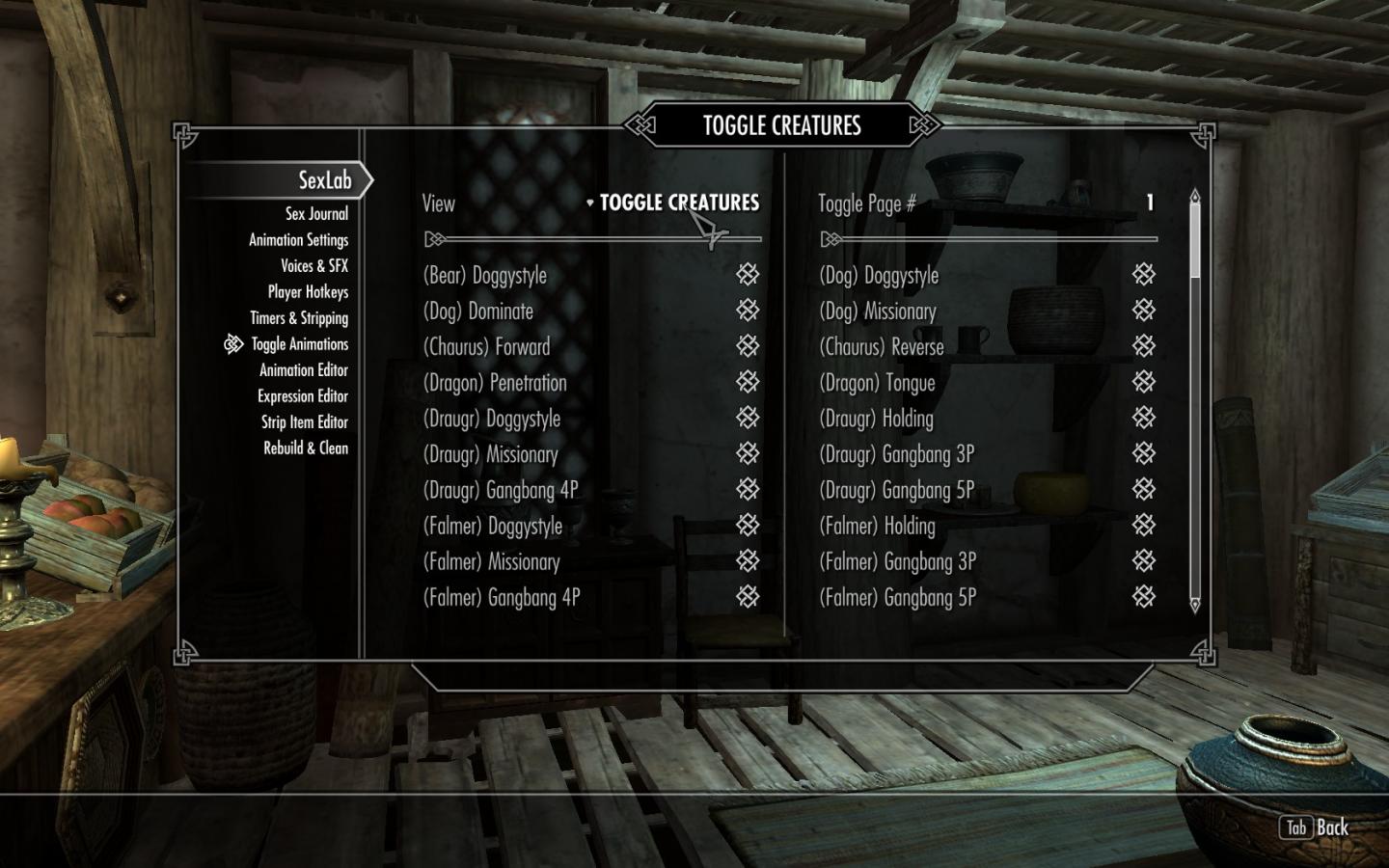
Task: Go to Voices & SFX settings
Action: click(313, 266)
